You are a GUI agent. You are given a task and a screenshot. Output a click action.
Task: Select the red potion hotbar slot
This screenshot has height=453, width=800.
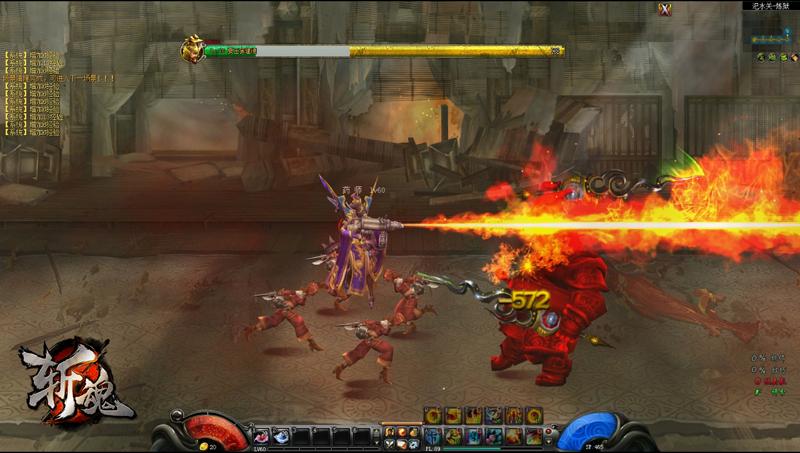click(x=263, y=435)
